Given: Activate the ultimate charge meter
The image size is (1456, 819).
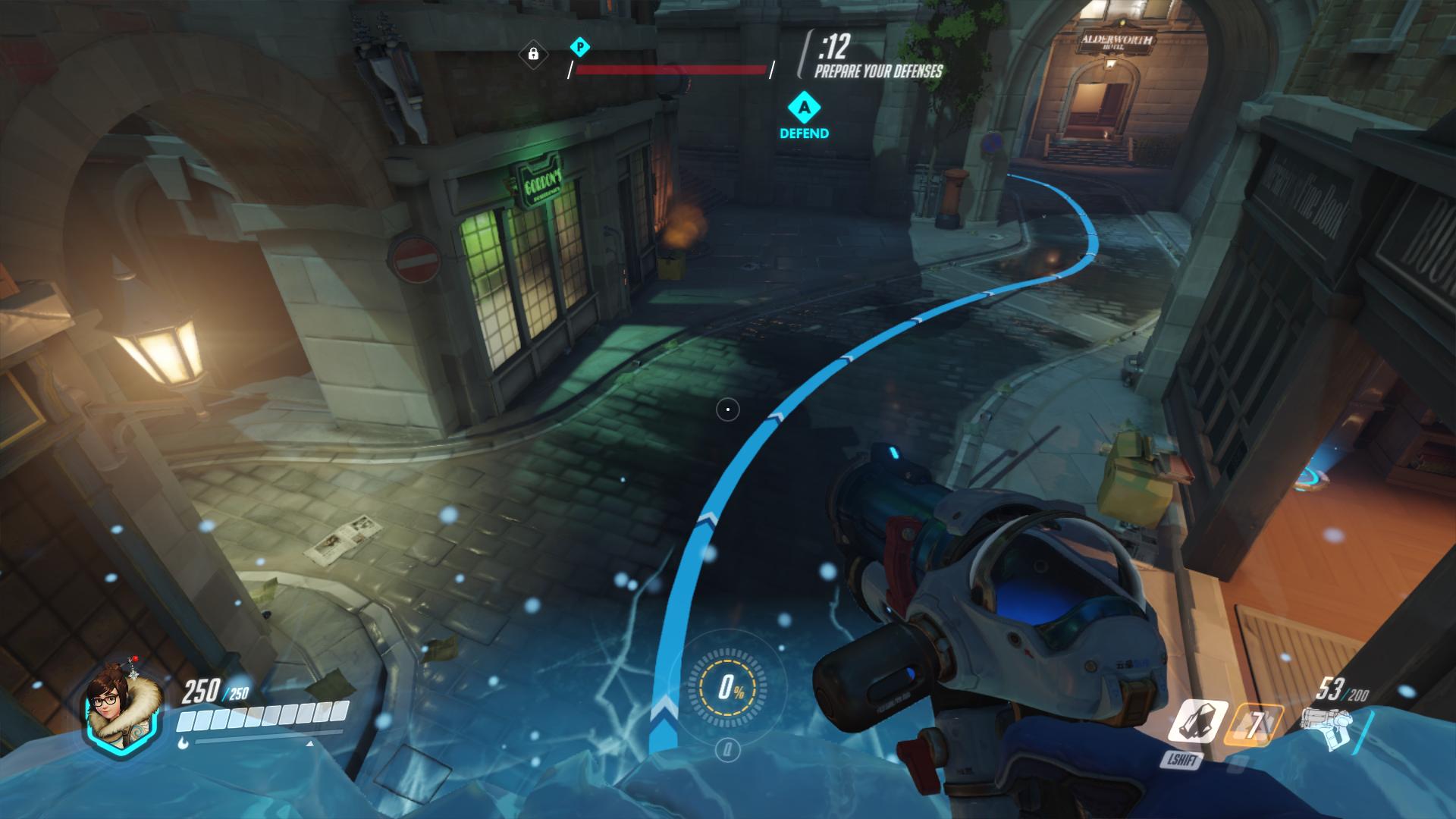Looking at the screenshot, I should 727,688.
